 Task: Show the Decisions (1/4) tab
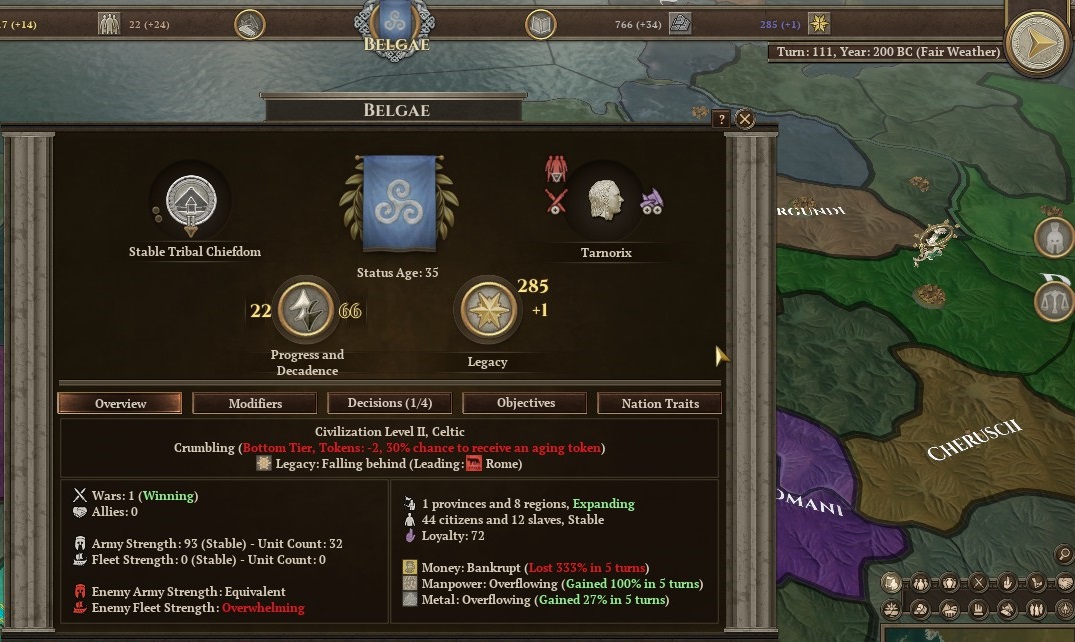390,403
